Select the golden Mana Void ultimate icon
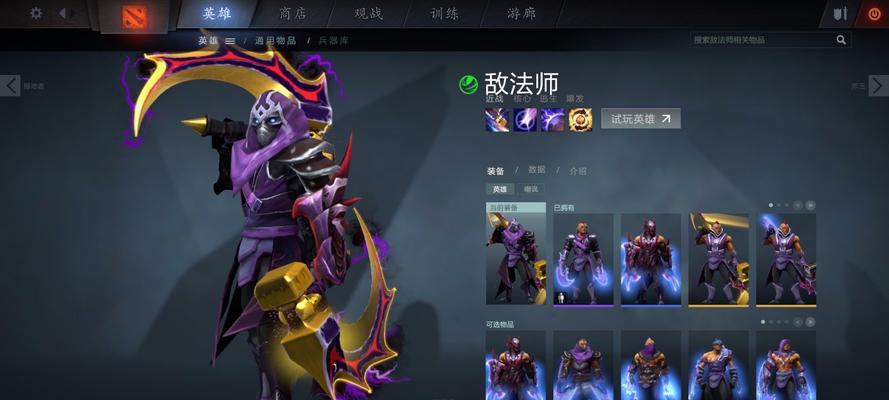This screenshot has width=889, height=400. tap(581, 120)
